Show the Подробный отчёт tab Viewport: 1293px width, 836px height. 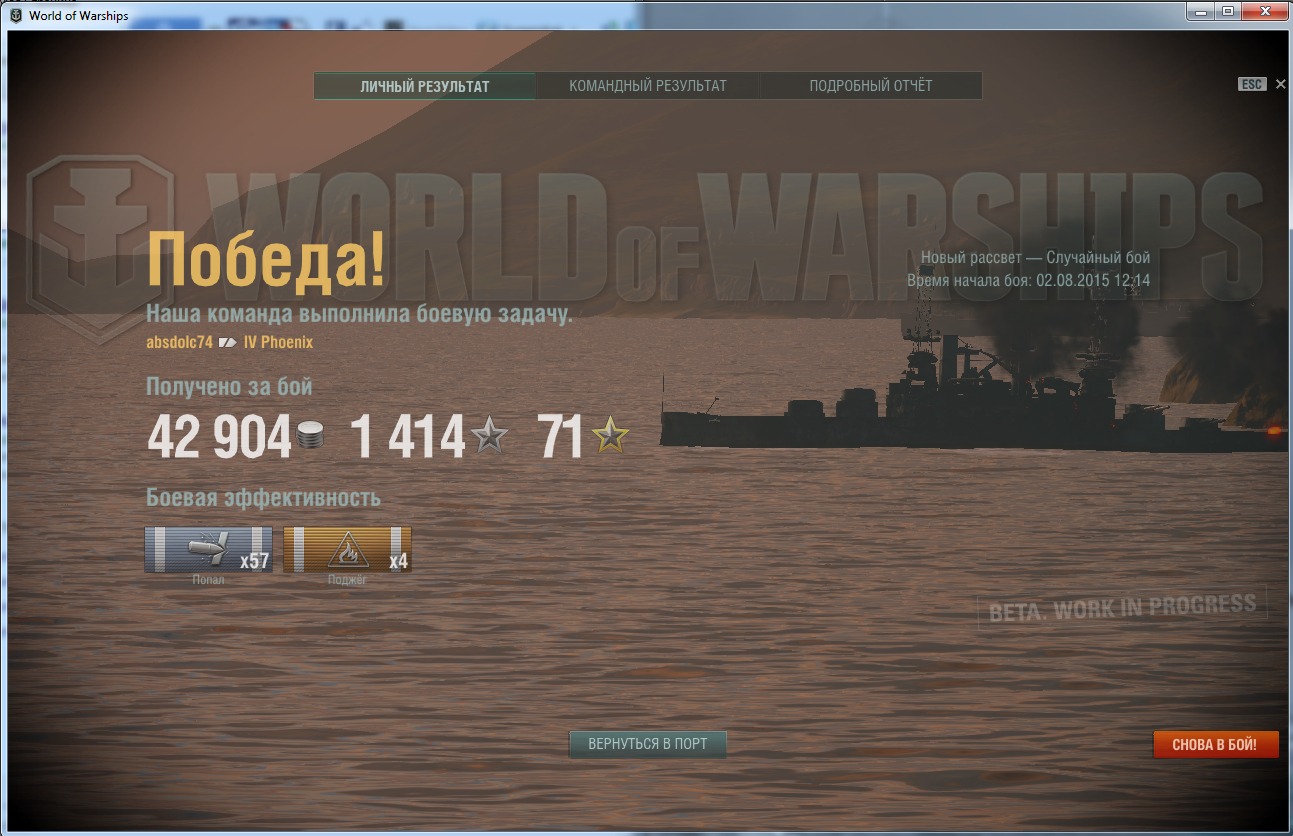click(871, 86)
